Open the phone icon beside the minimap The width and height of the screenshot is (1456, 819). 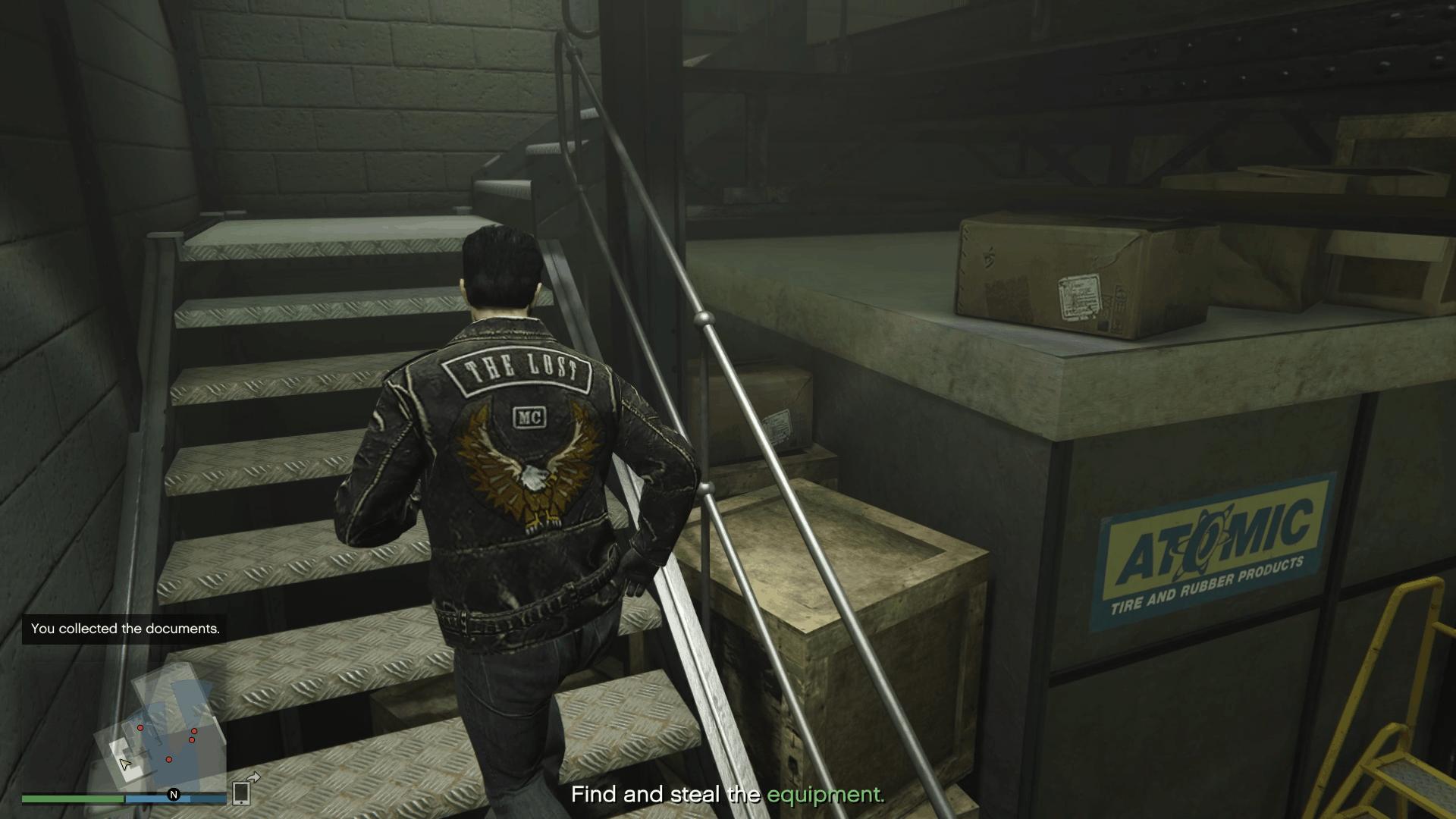(x=241, y=792)
